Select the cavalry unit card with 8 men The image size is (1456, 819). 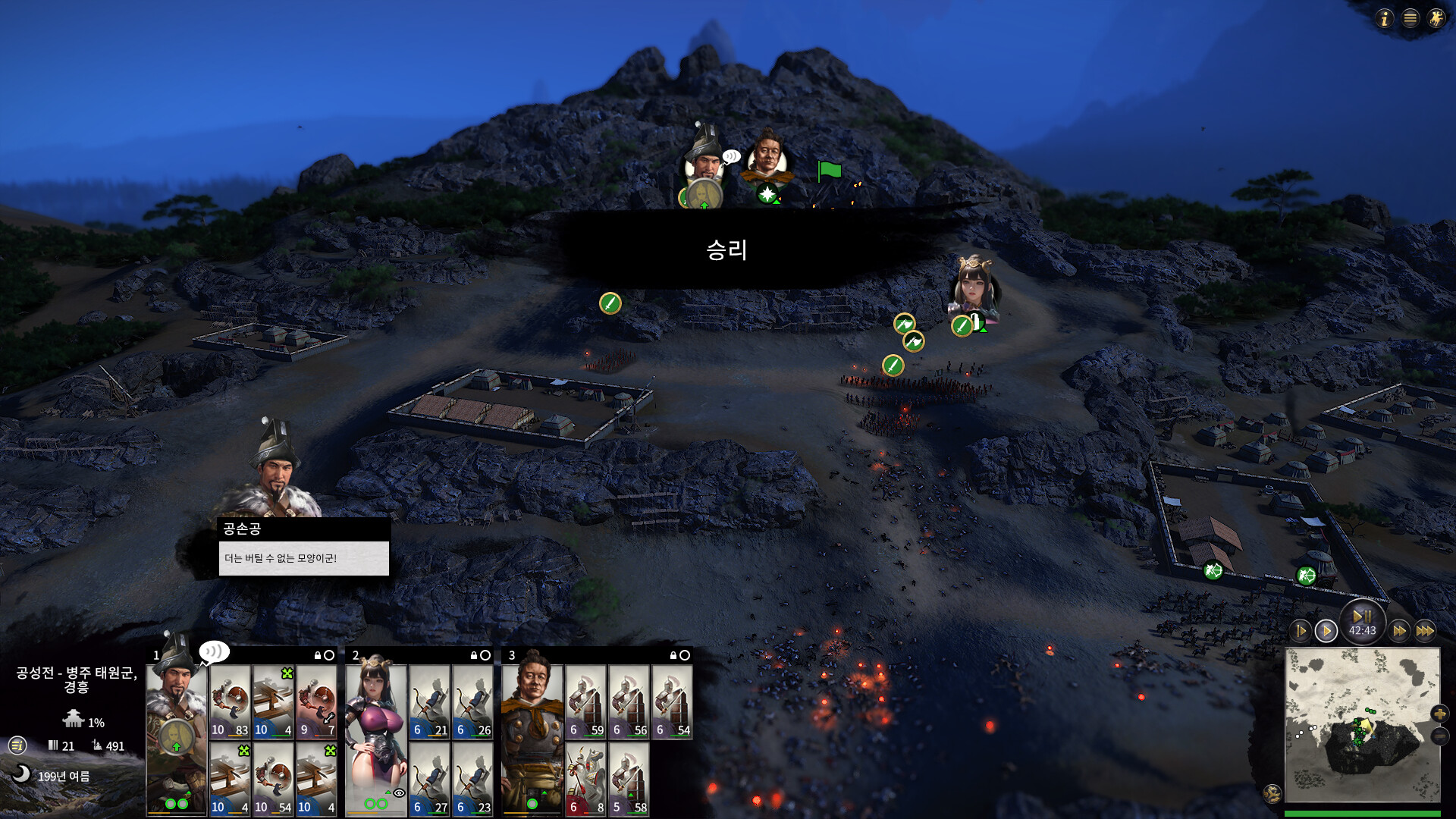(585, 779)
